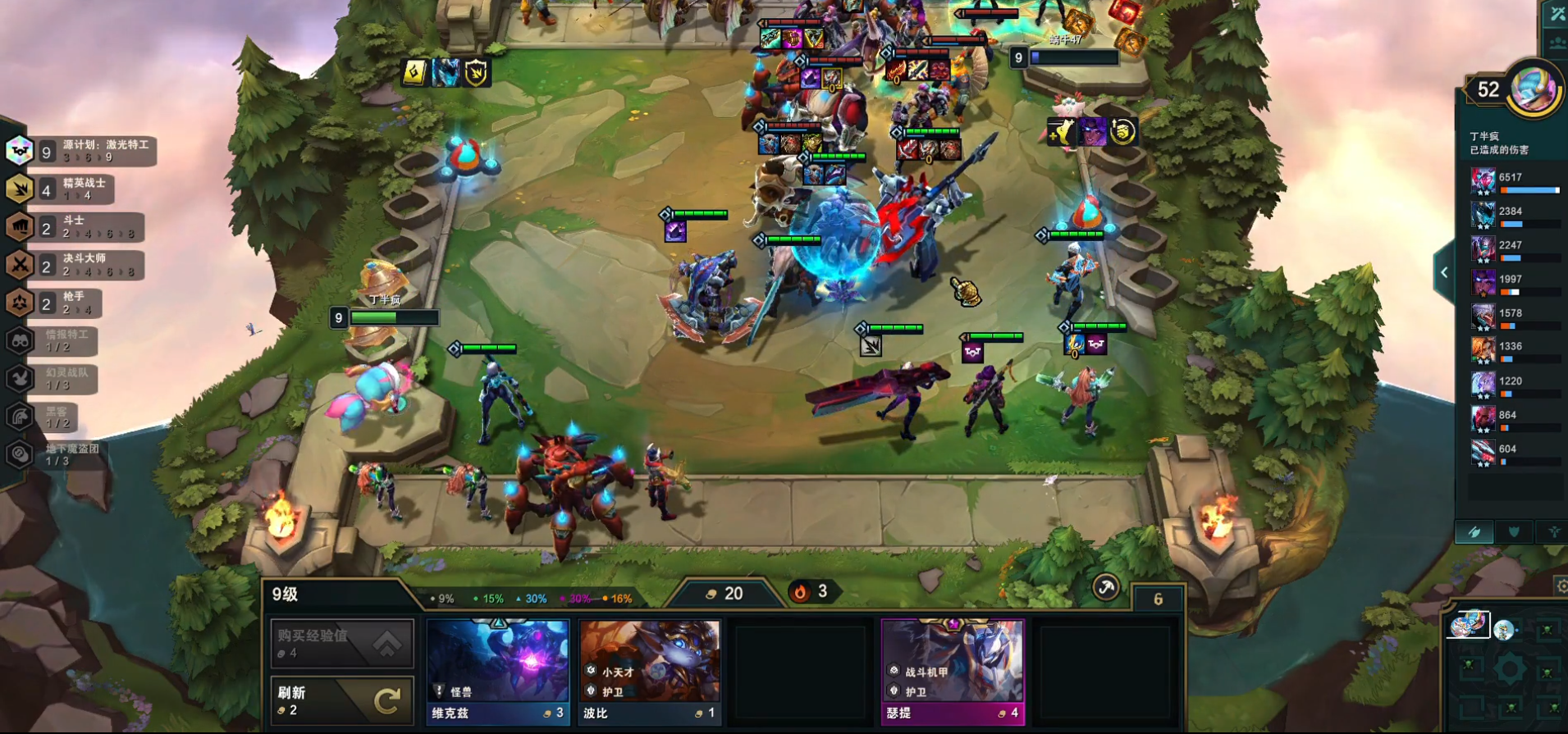Open the 源计划:激光特工 trait entry

pyautogui.click(x=82, y=151)
